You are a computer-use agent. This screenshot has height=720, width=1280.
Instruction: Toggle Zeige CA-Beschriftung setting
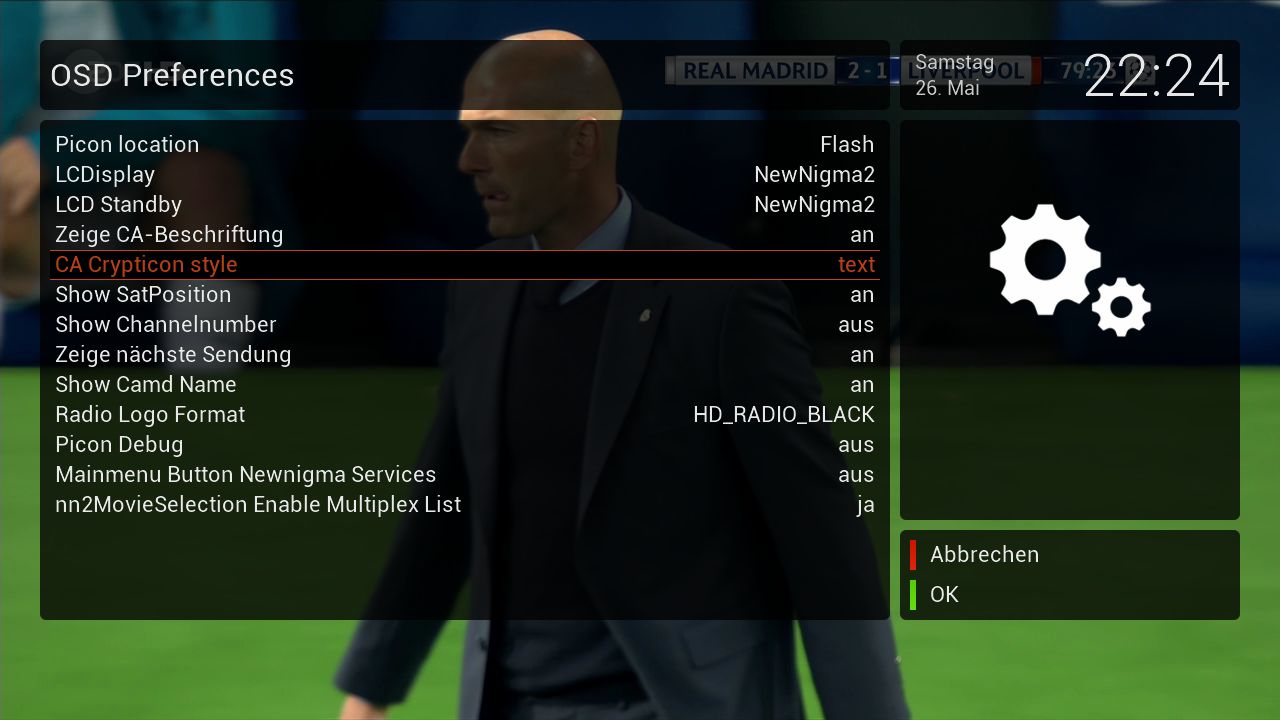(x=464, y=235)
